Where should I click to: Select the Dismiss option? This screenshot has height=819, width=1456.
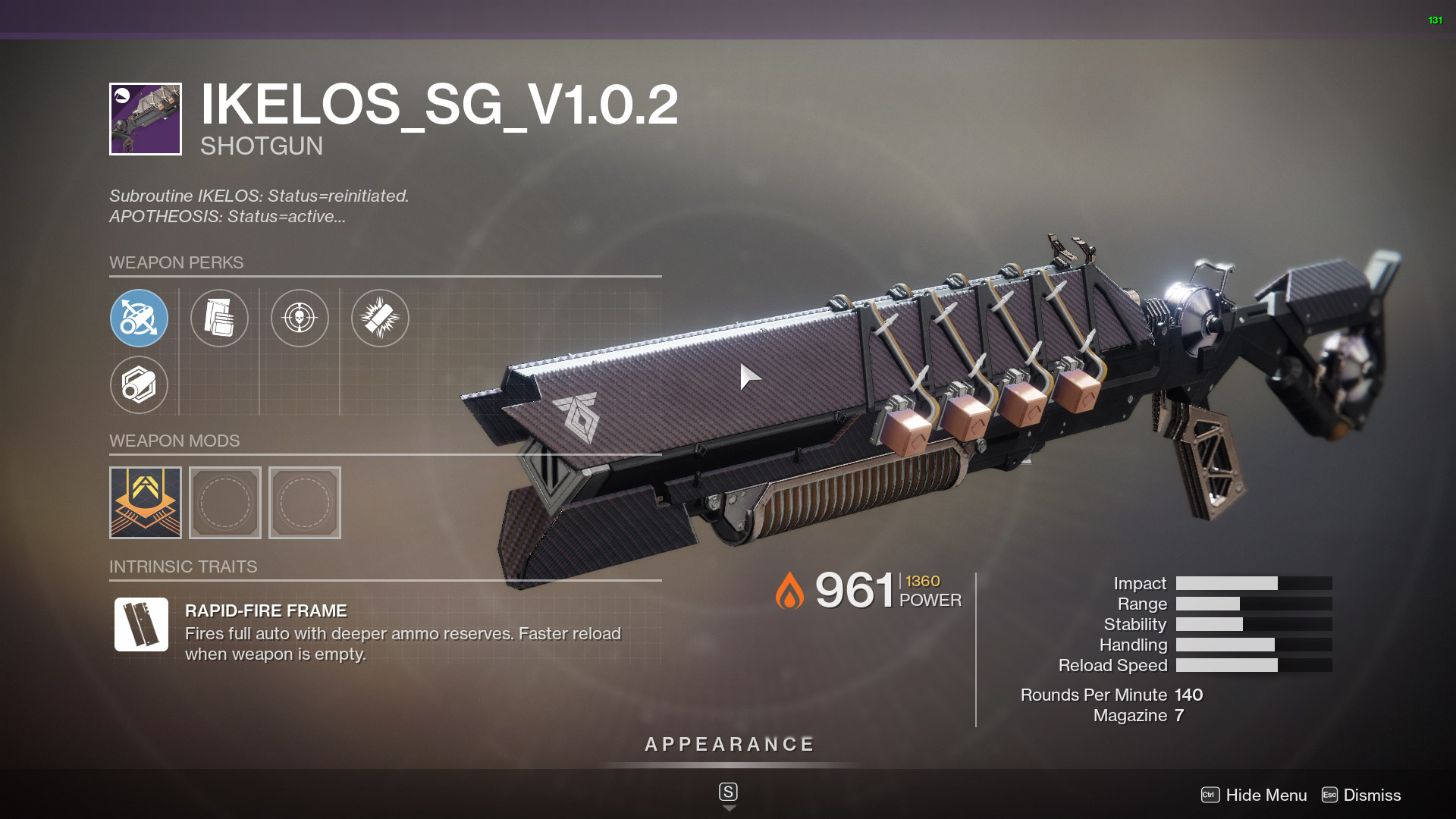point(1372,795)
